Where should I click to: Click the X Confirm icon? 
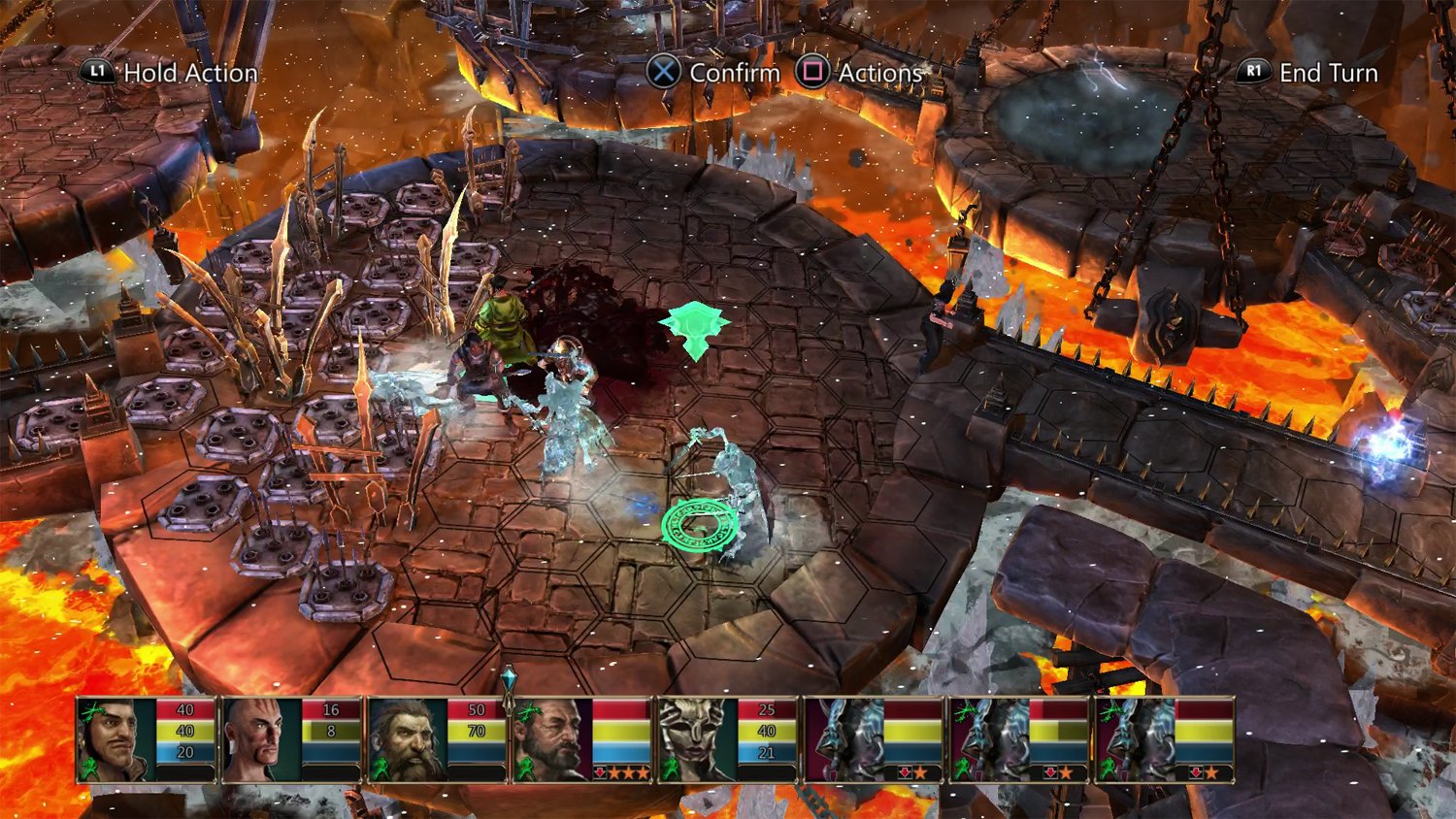665,73
